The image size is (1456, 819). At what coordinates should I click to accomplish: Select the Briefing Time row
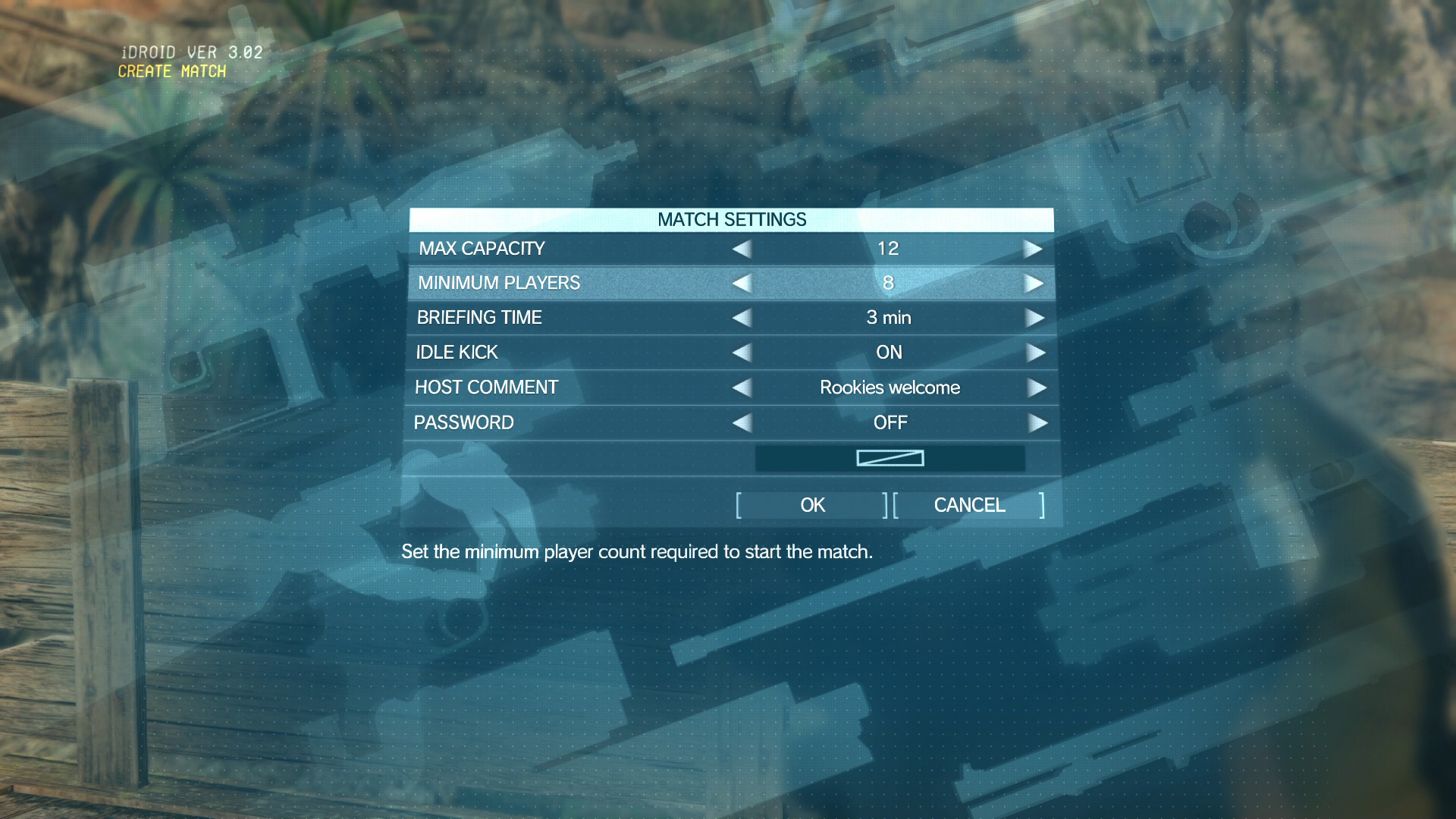point(531,318)
